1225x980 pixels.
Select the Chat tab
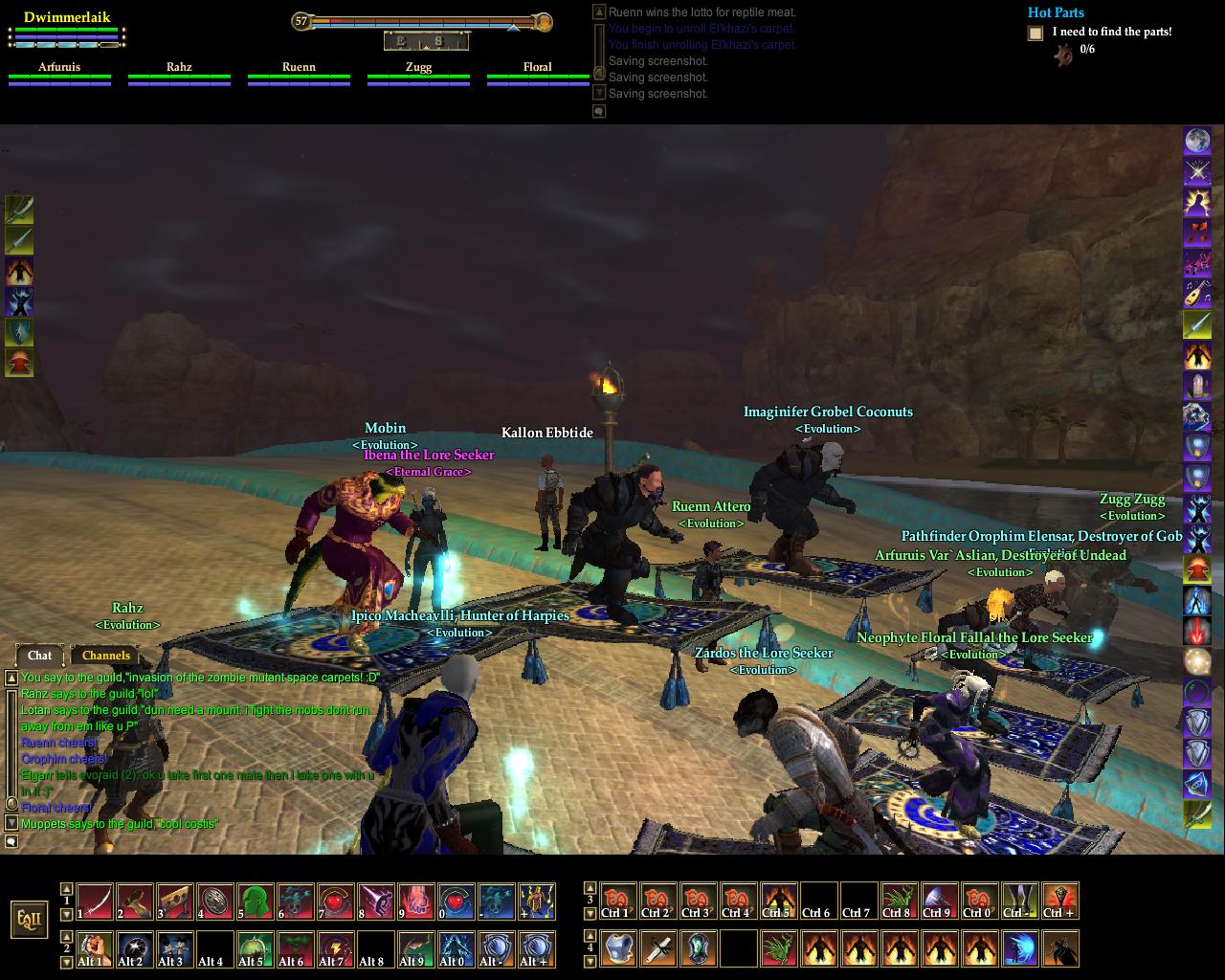click(x=39, y=656)
